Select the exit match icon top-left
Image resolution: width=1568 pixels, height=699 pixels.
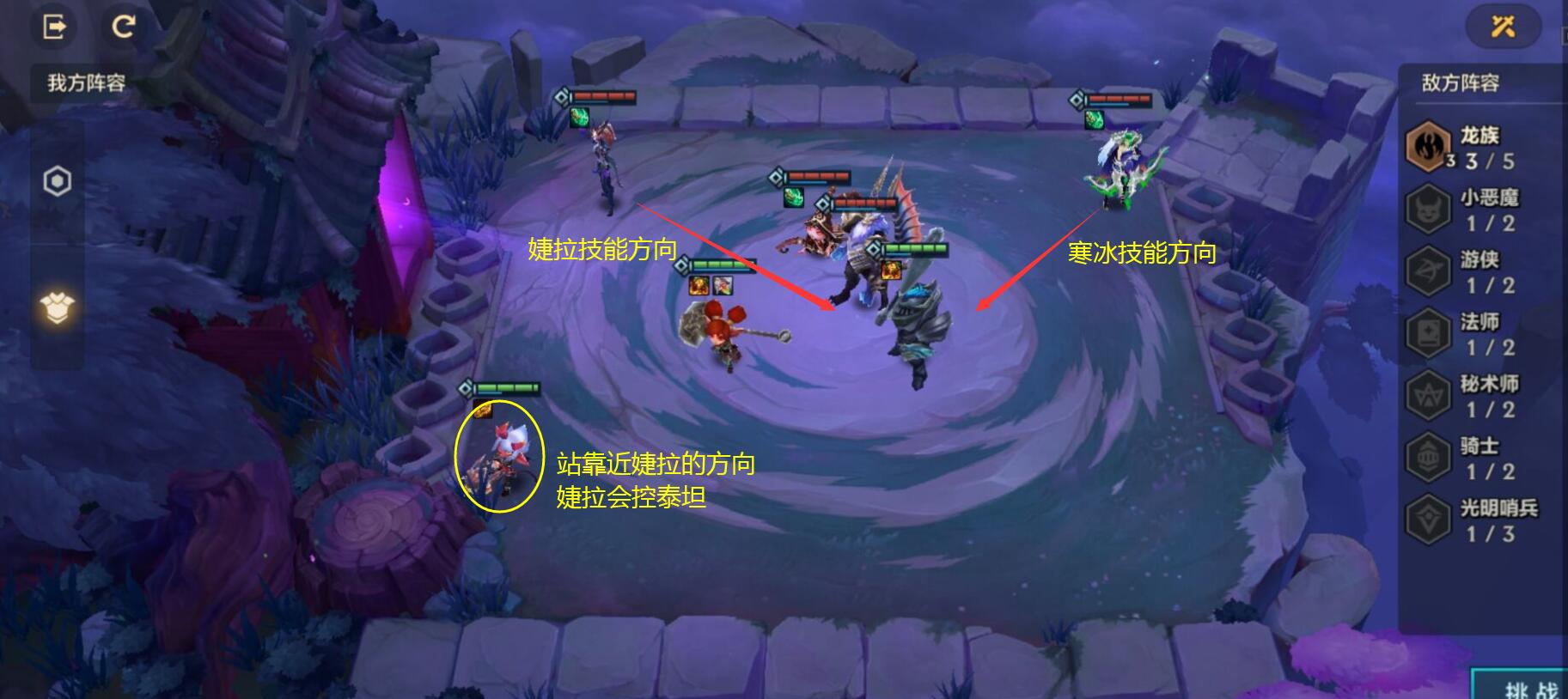coord(54,27)
